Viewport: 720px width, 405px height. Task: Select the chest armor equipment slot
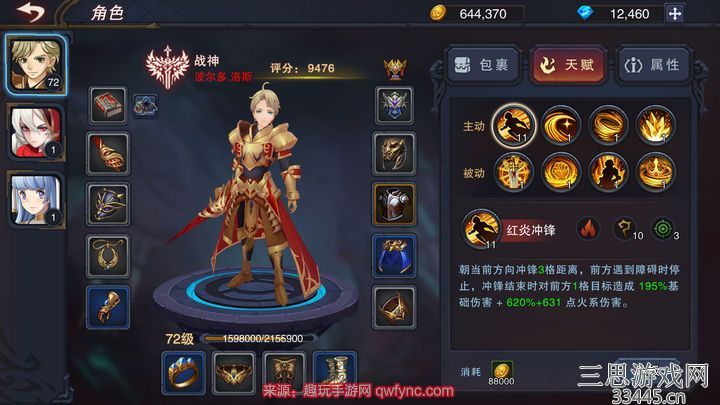click(393, 204)
